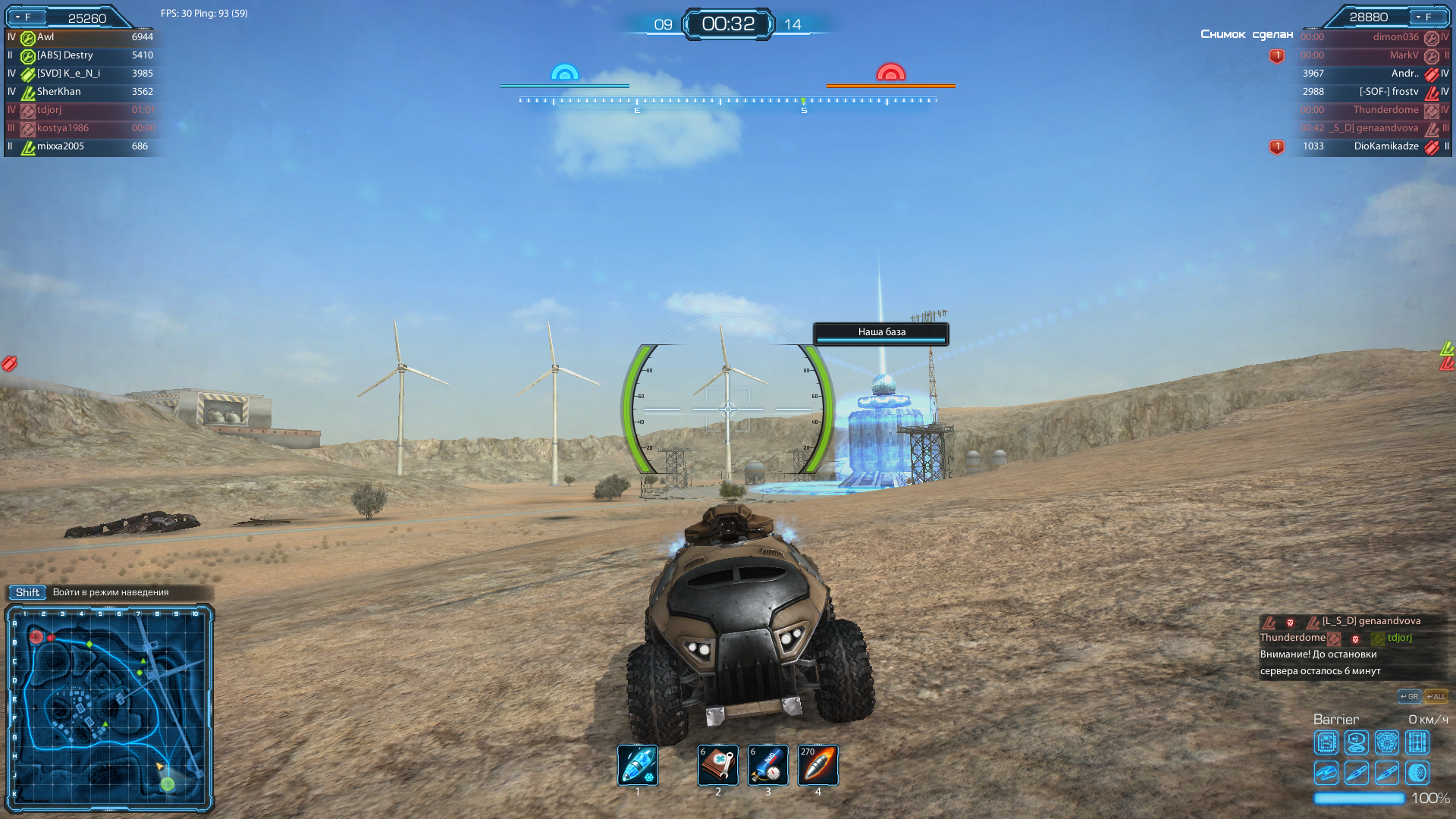Screen dimensions: 1456x819
Task: Open the tactical minimap
Action: point(109,707)
